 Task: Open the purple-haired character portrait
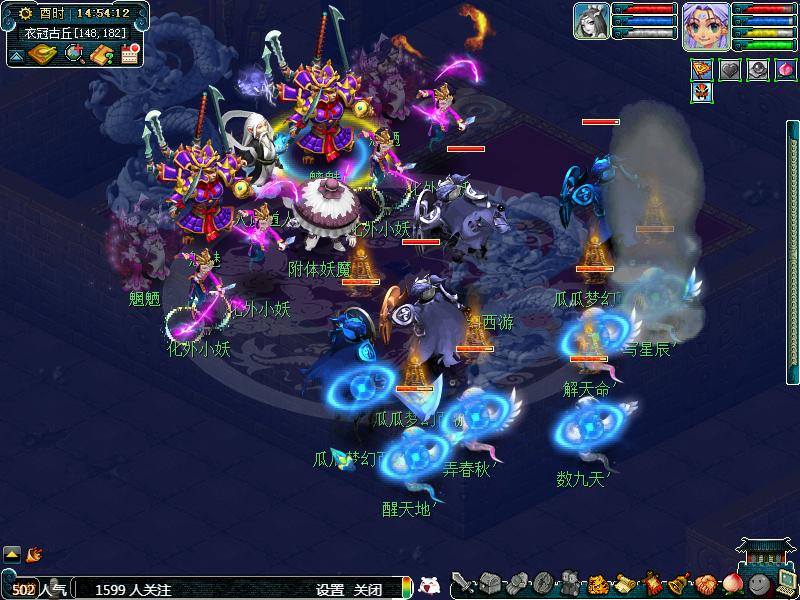[706, 25]
